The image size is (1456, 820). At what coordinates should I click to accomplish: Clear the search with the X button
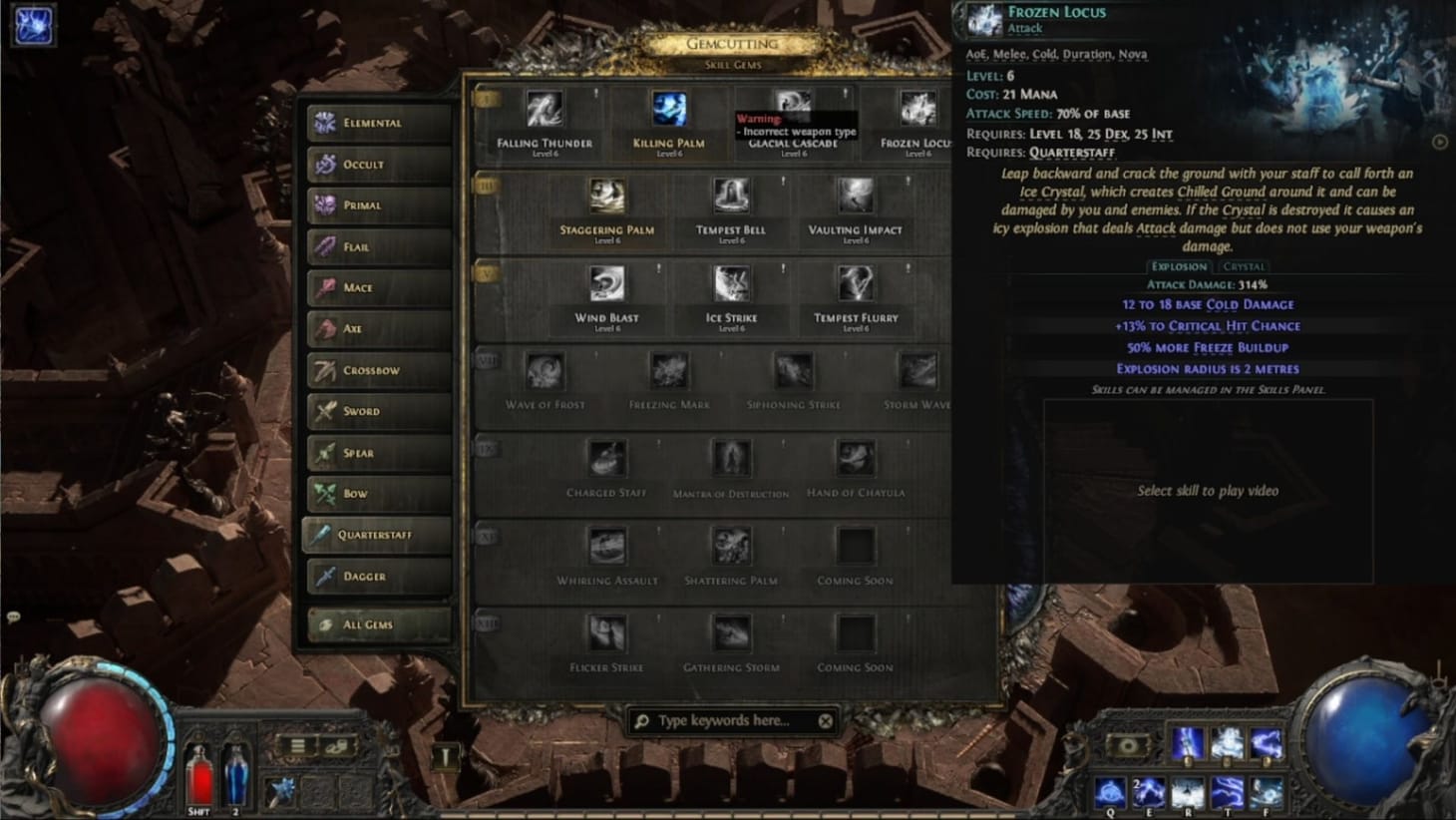(825, 720)
